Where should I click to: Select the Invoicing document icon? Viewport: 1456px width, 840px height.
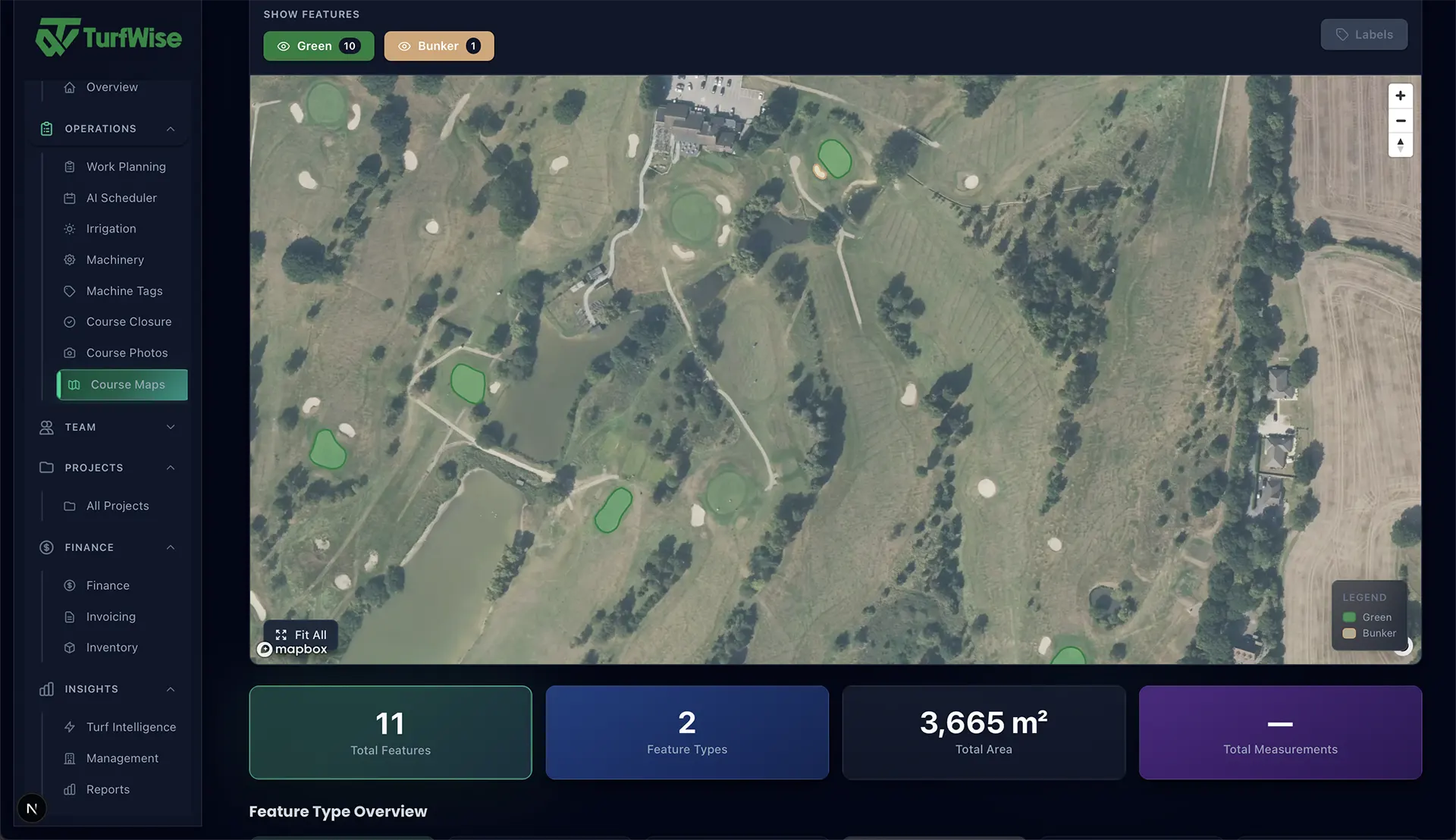pyautogui.click(x=69, y=616)
